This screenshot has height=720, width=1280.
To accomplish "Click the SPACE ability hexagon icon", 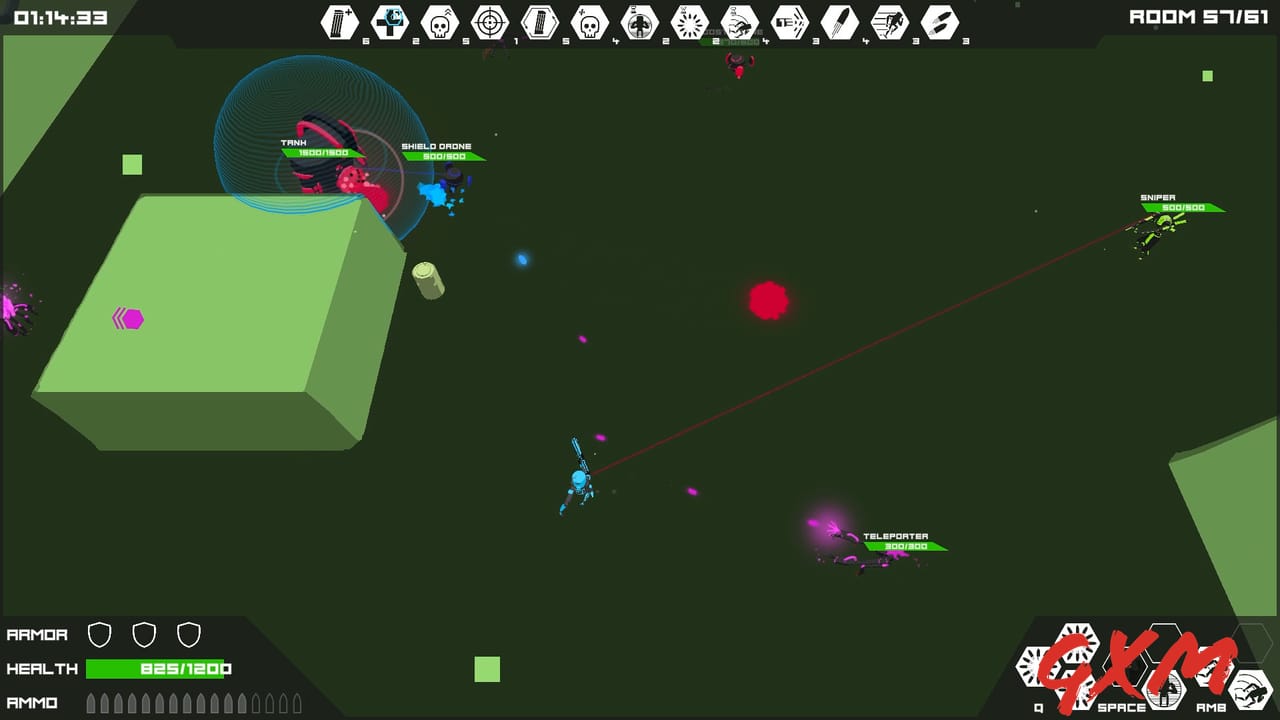I will click(1163, 692).
